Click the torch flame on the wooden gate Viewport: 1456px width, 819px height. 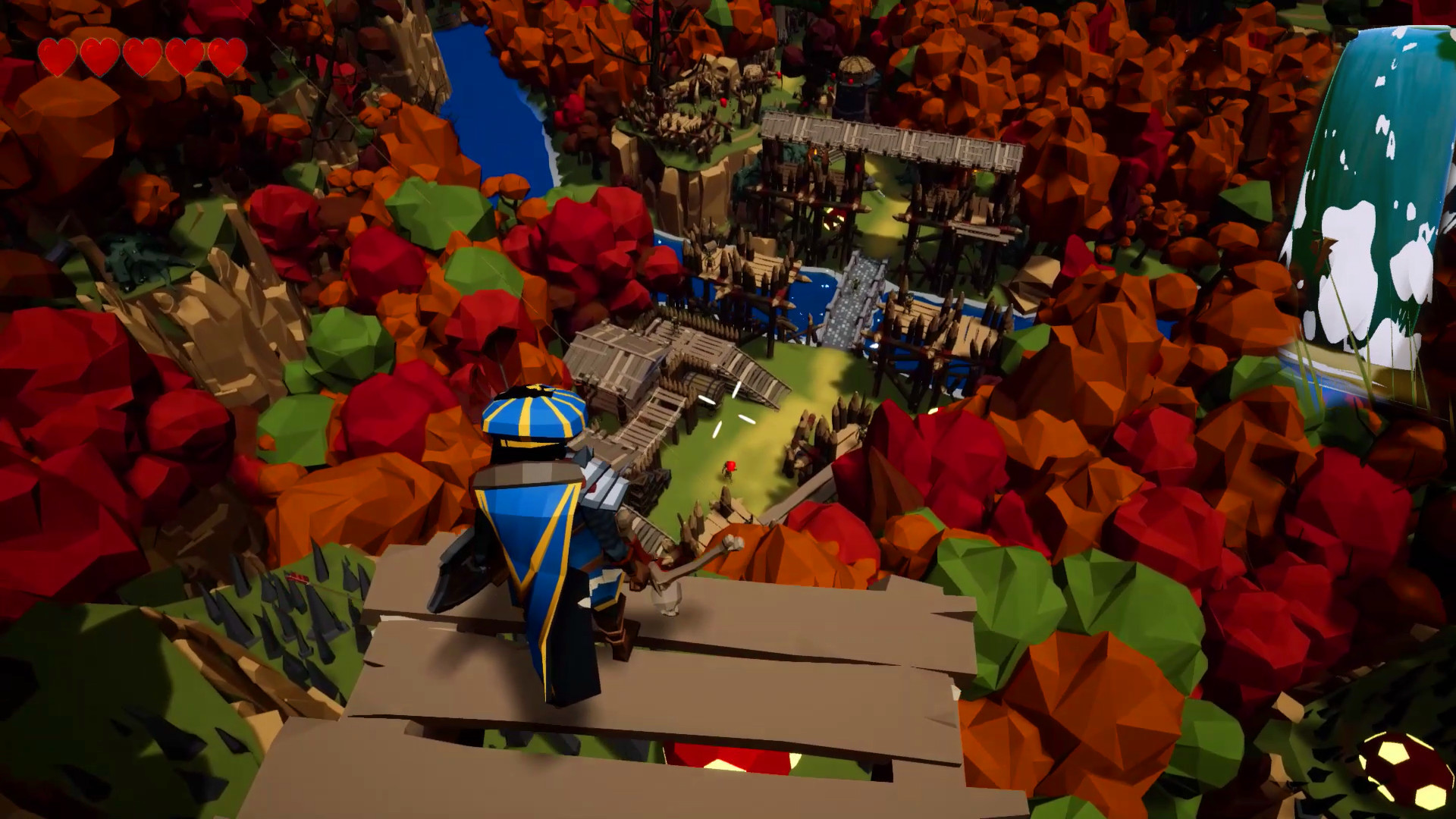pos(814,153)
